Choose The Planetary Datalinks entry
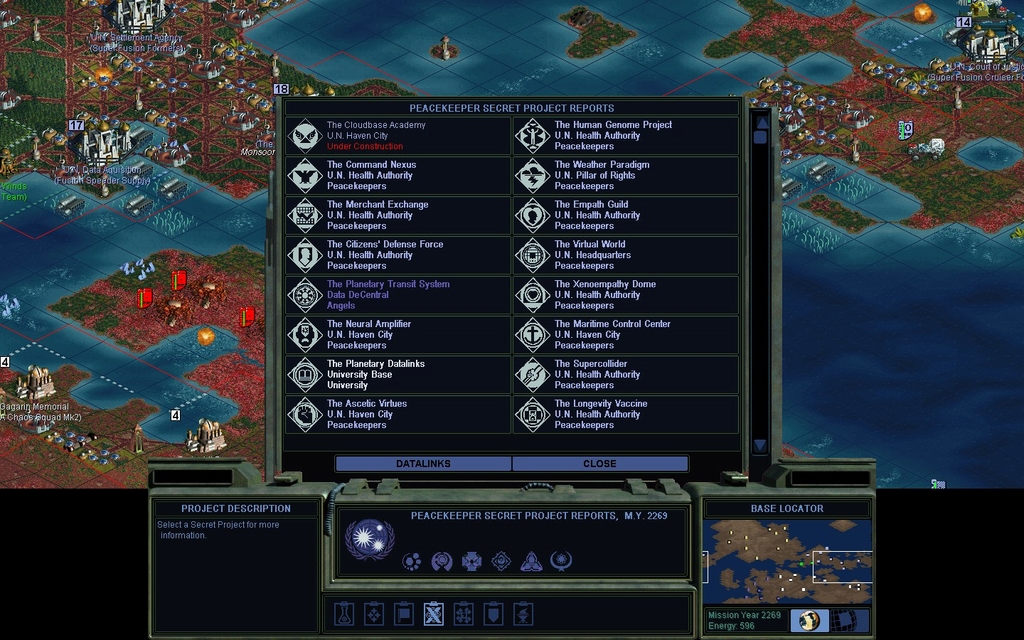This screenshot has height=640, width=1024. [x=398, y=375]
